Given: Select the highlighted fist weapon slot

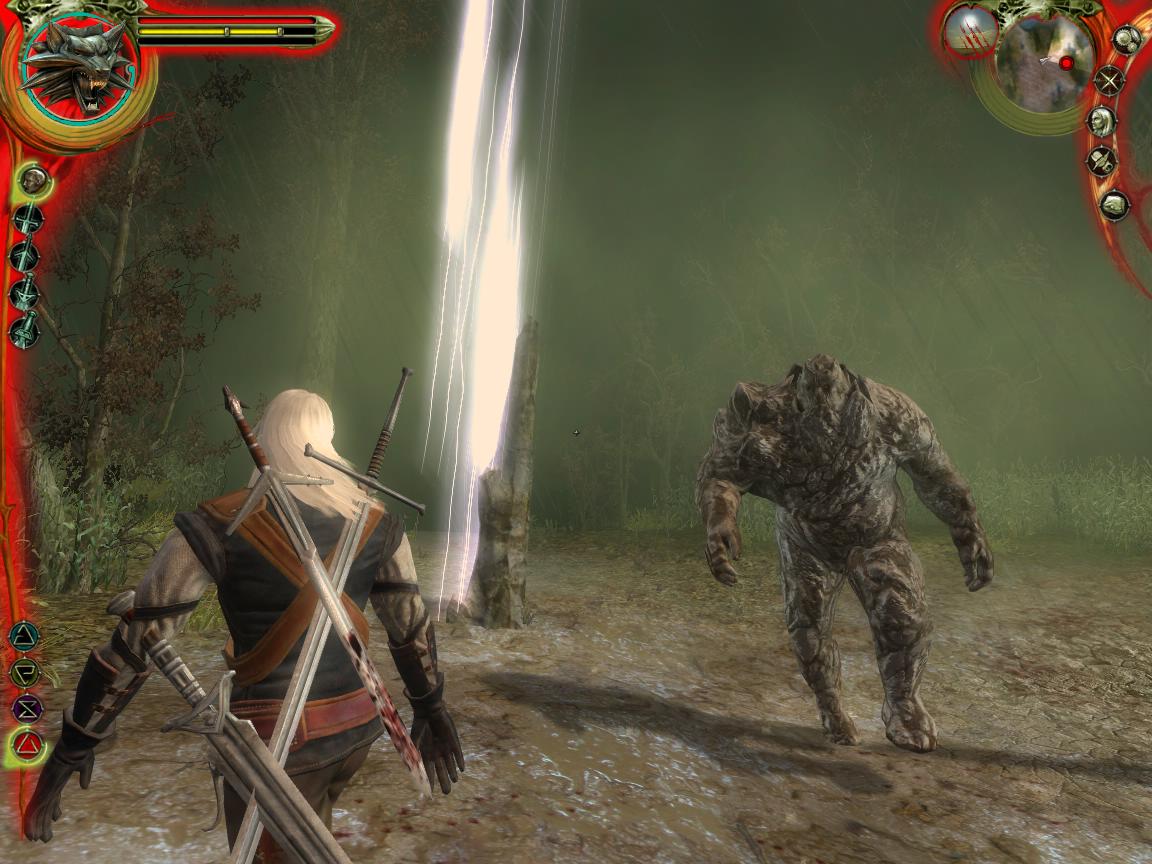Looking at the screenshot, I should click(35, 180).
